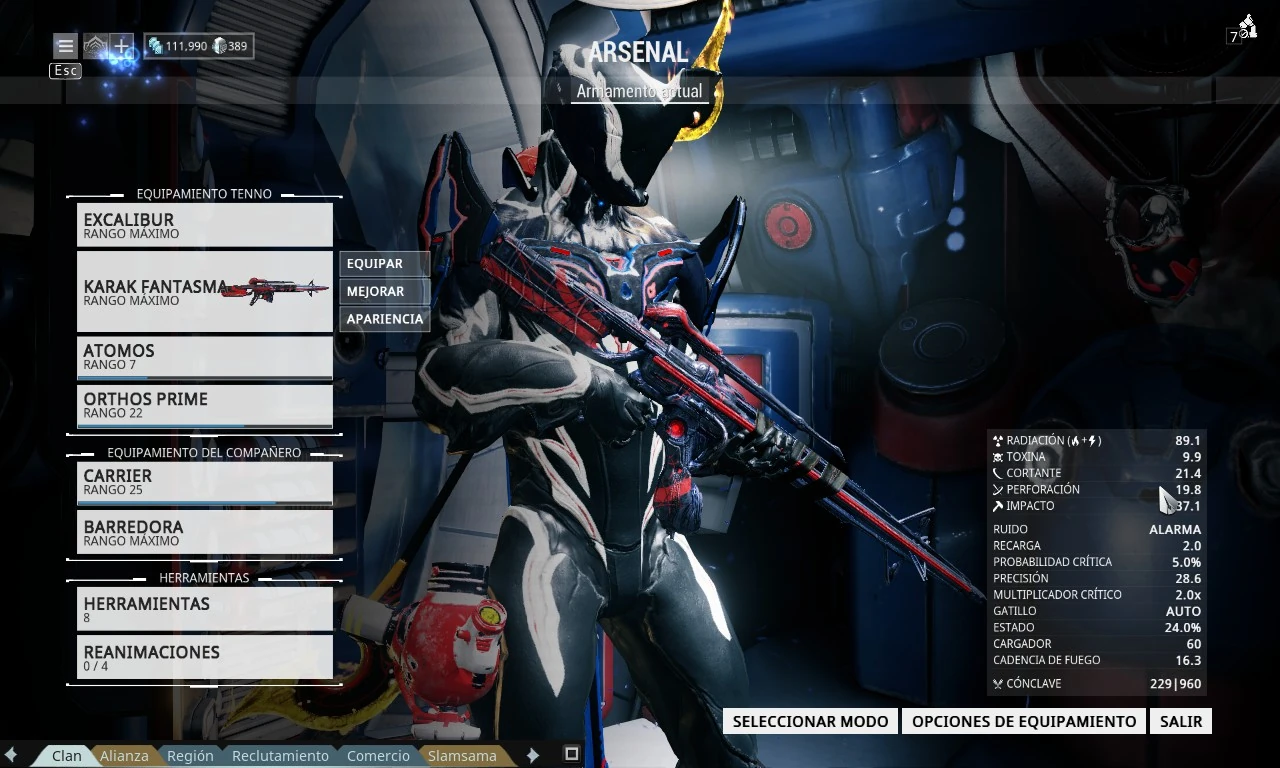This screenshot has width=1280, height=768.
Task: Open Opciones de Equipamiento
Action: (1023, 721)
